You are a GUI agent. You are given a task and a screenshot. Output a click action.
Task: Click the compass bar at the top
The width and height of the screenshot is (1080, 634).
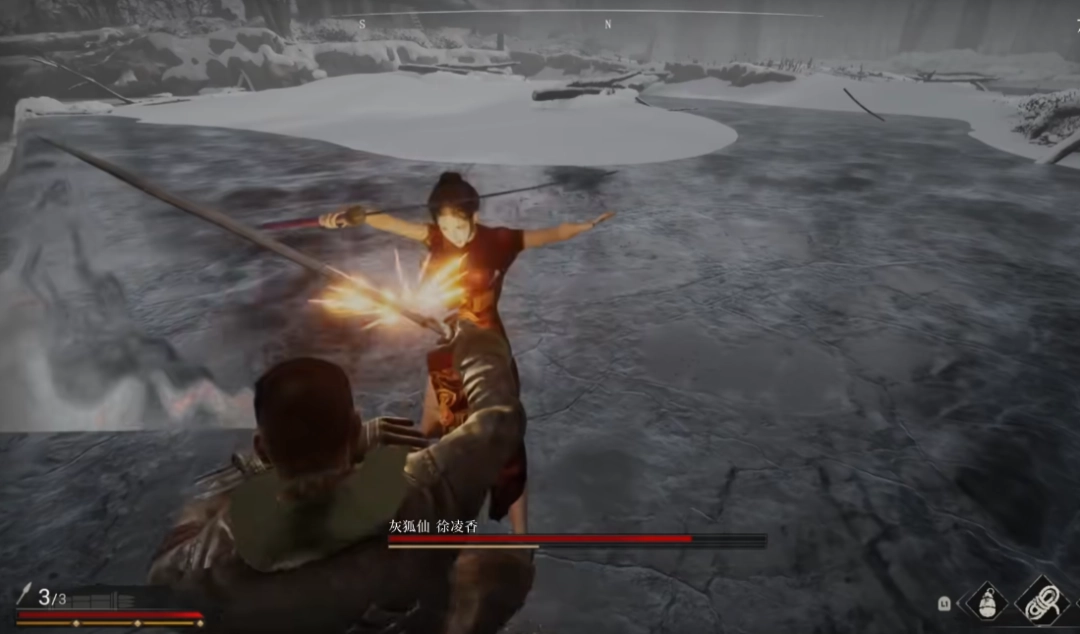tap(590, 15)
